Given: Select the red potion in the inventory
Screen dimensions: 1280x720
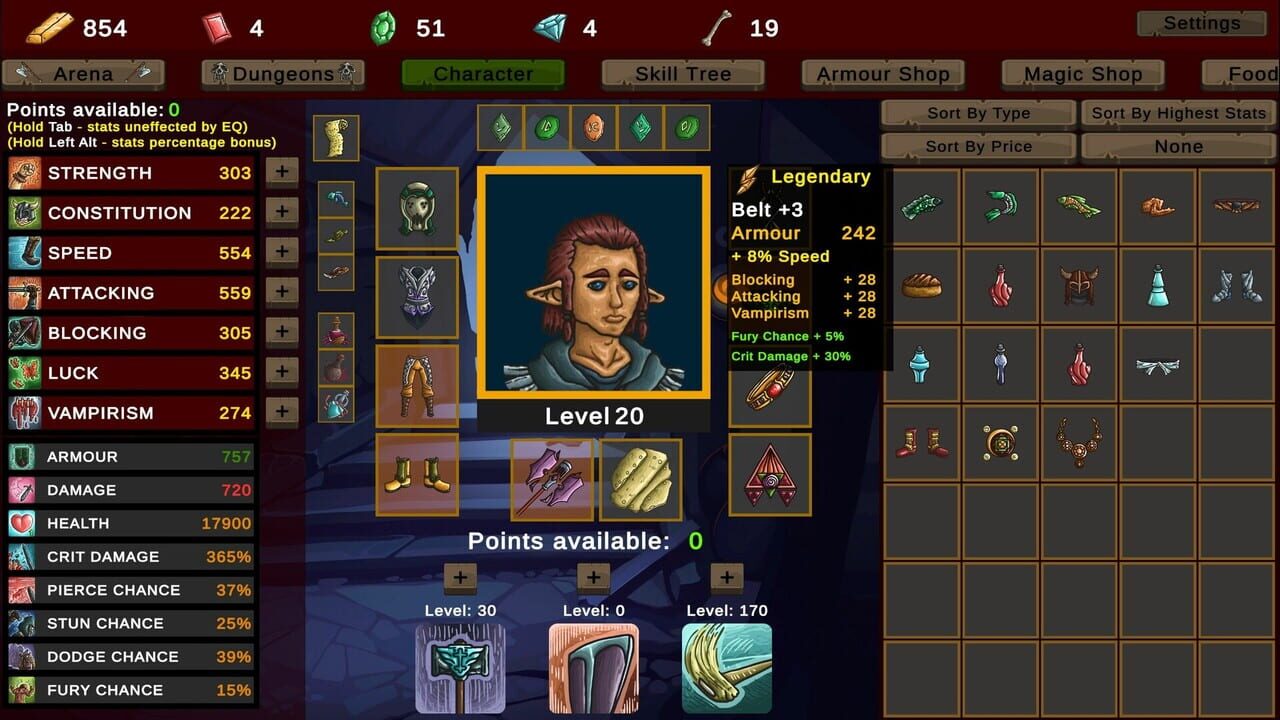Looking at the screenshot, I should pos(1000,287).
